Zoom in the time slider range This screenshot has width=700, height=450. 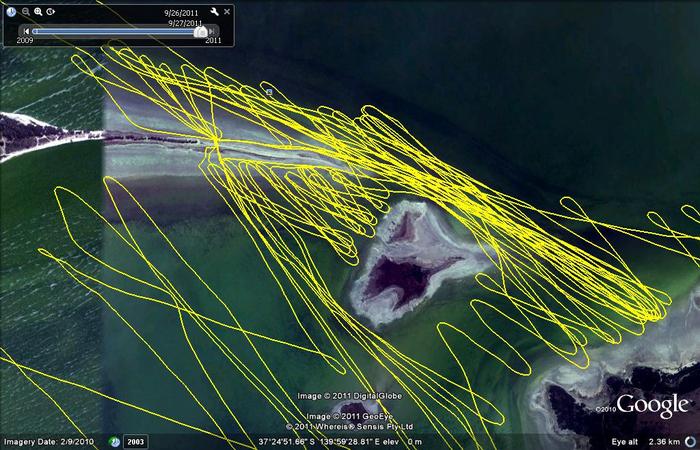click(x=38, y=12)
